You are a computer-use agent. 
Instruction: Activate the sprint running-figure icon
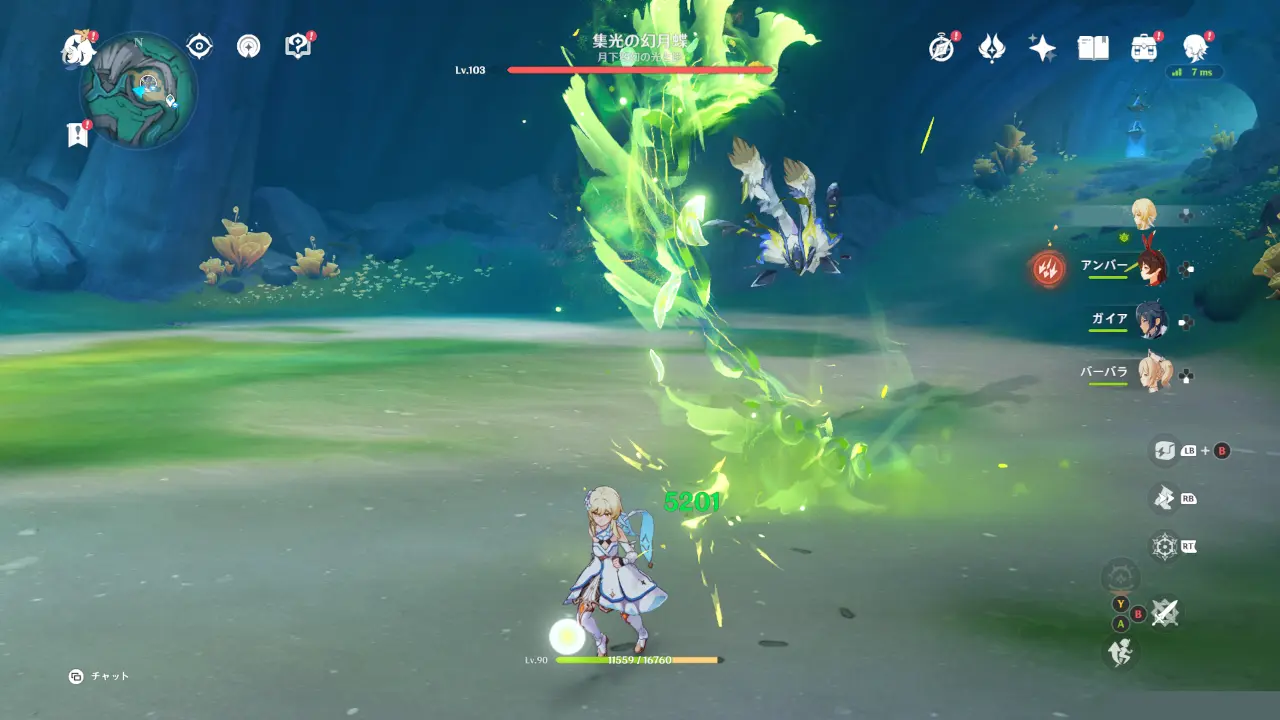[1118, 653]
